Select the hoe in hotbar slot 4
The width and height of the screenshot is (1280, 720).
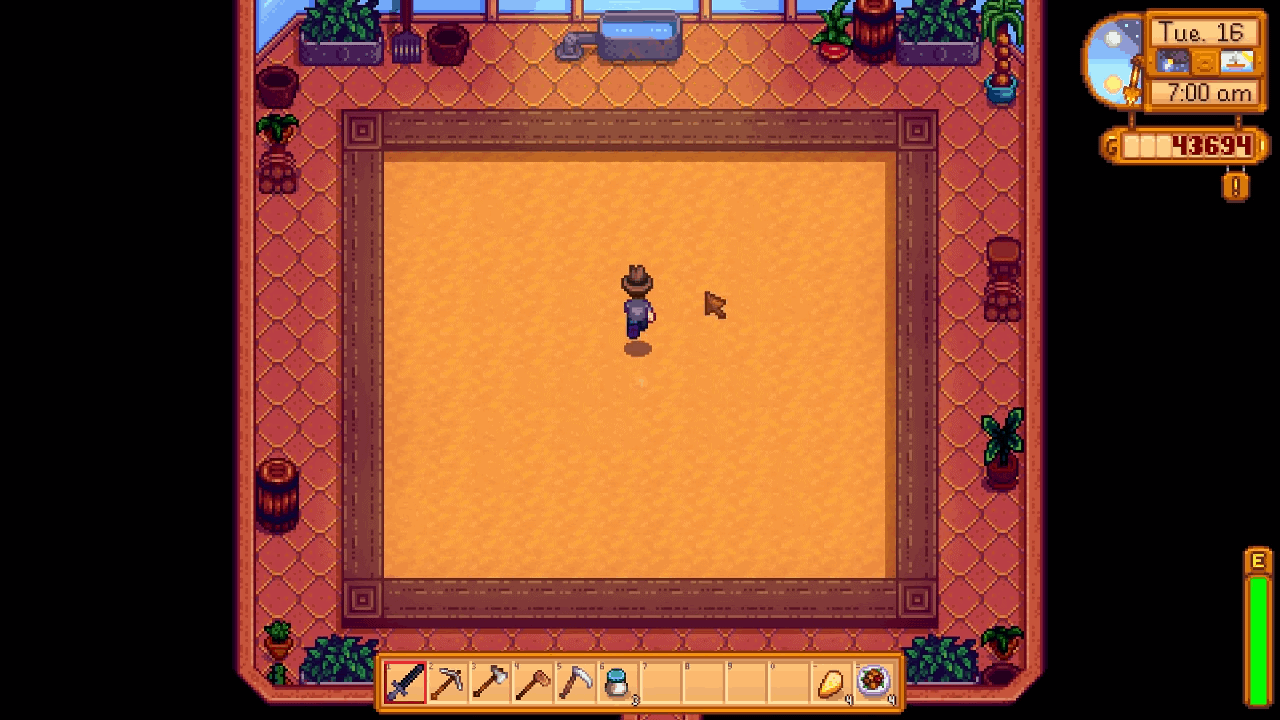tap(532, 682)
